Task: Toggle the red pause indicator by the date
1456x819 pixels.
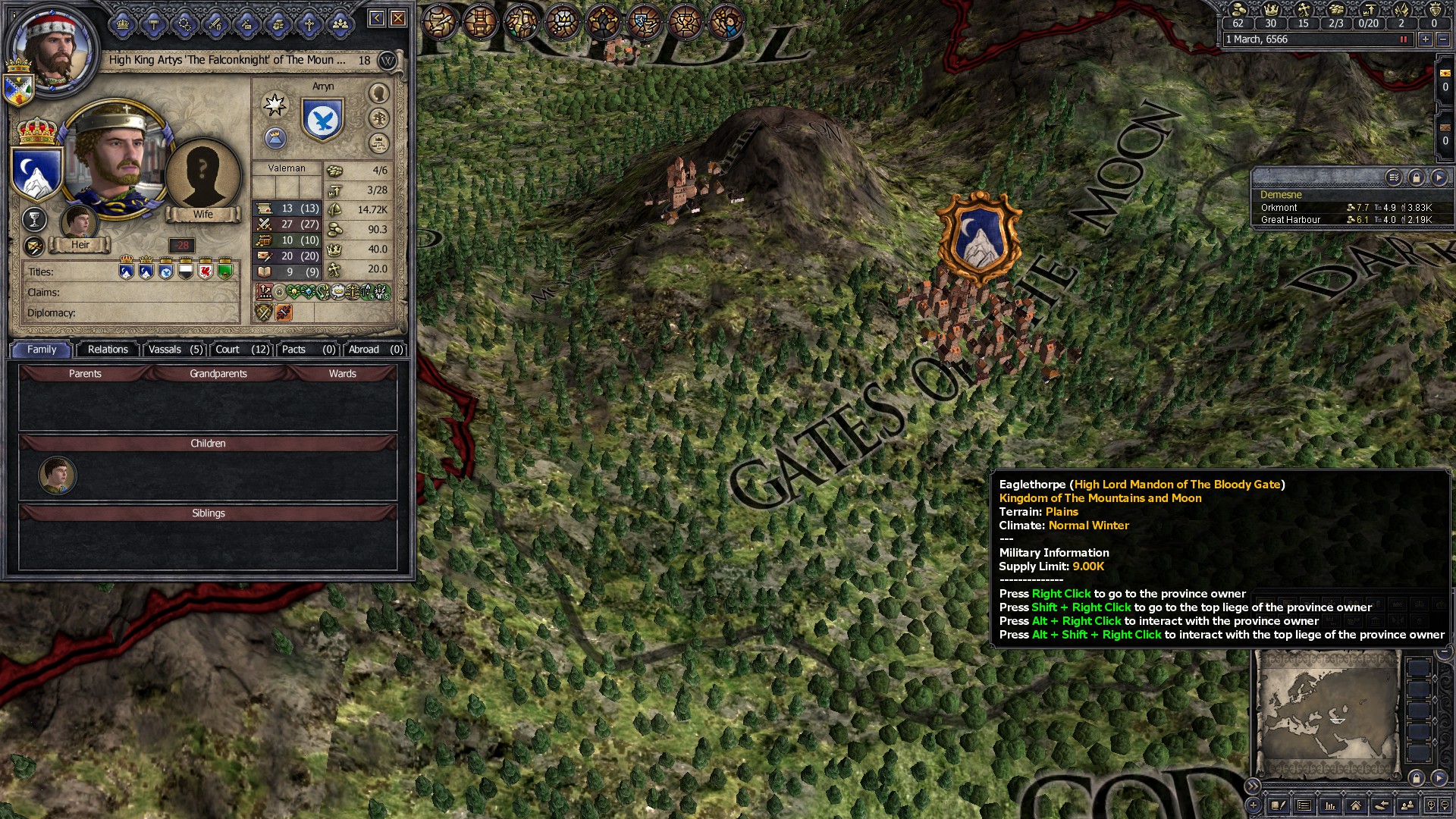Action: 1403,39
